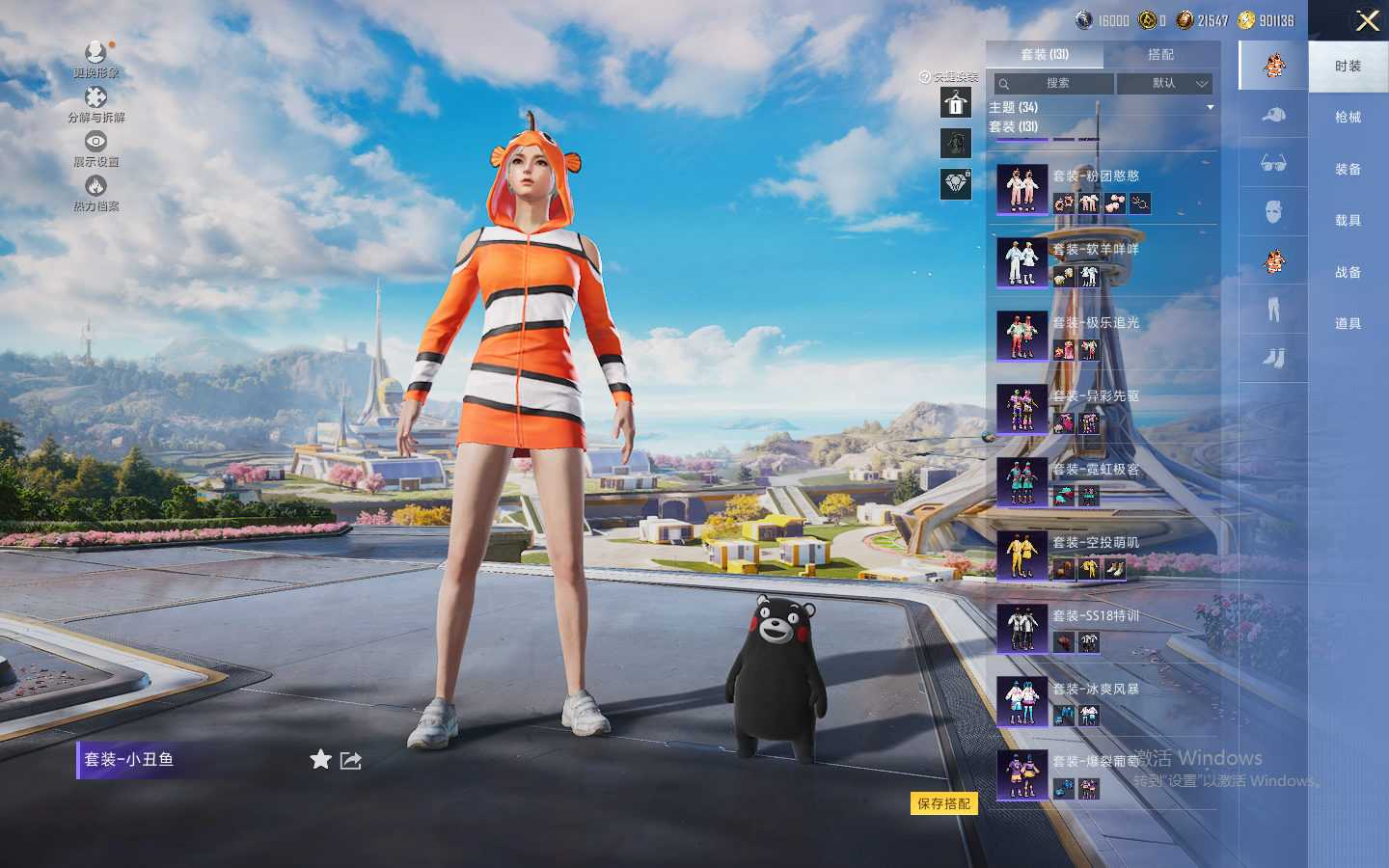1389x868 pixels.
Task: Click the 搜索 search field
Action: [1055, 84]
